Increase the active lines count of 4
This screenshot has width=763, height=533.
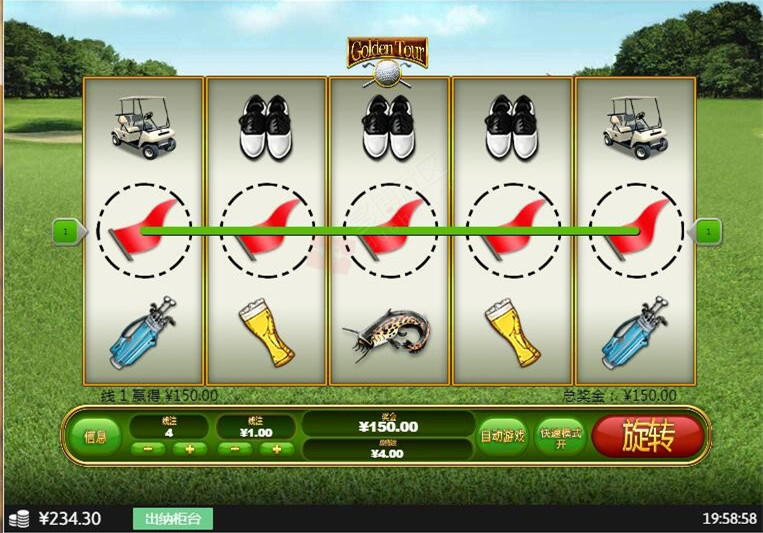coord(190,449)
